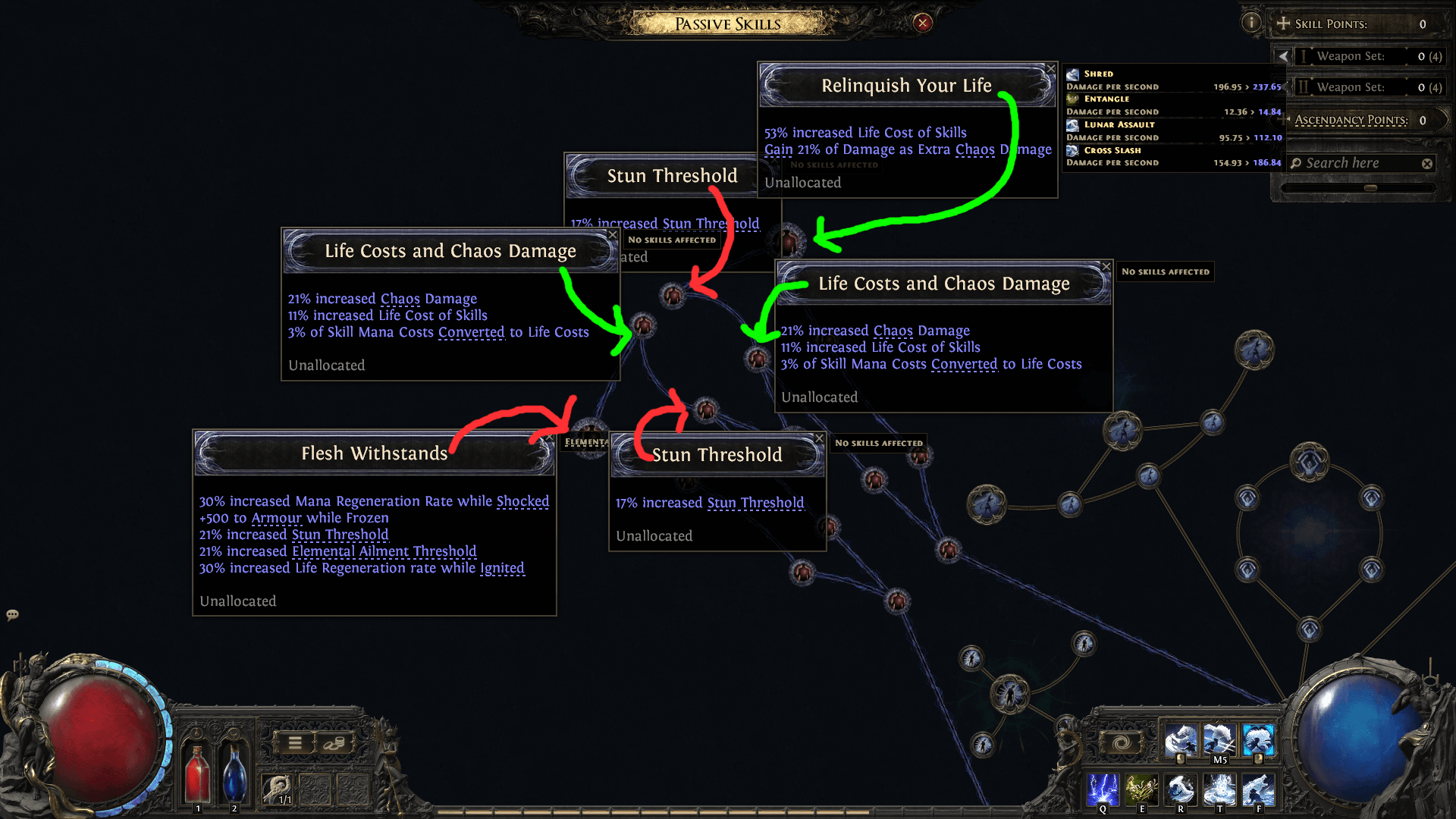
Task: Activate the water splash skill on T
Action: click(x=1219, y=789)
